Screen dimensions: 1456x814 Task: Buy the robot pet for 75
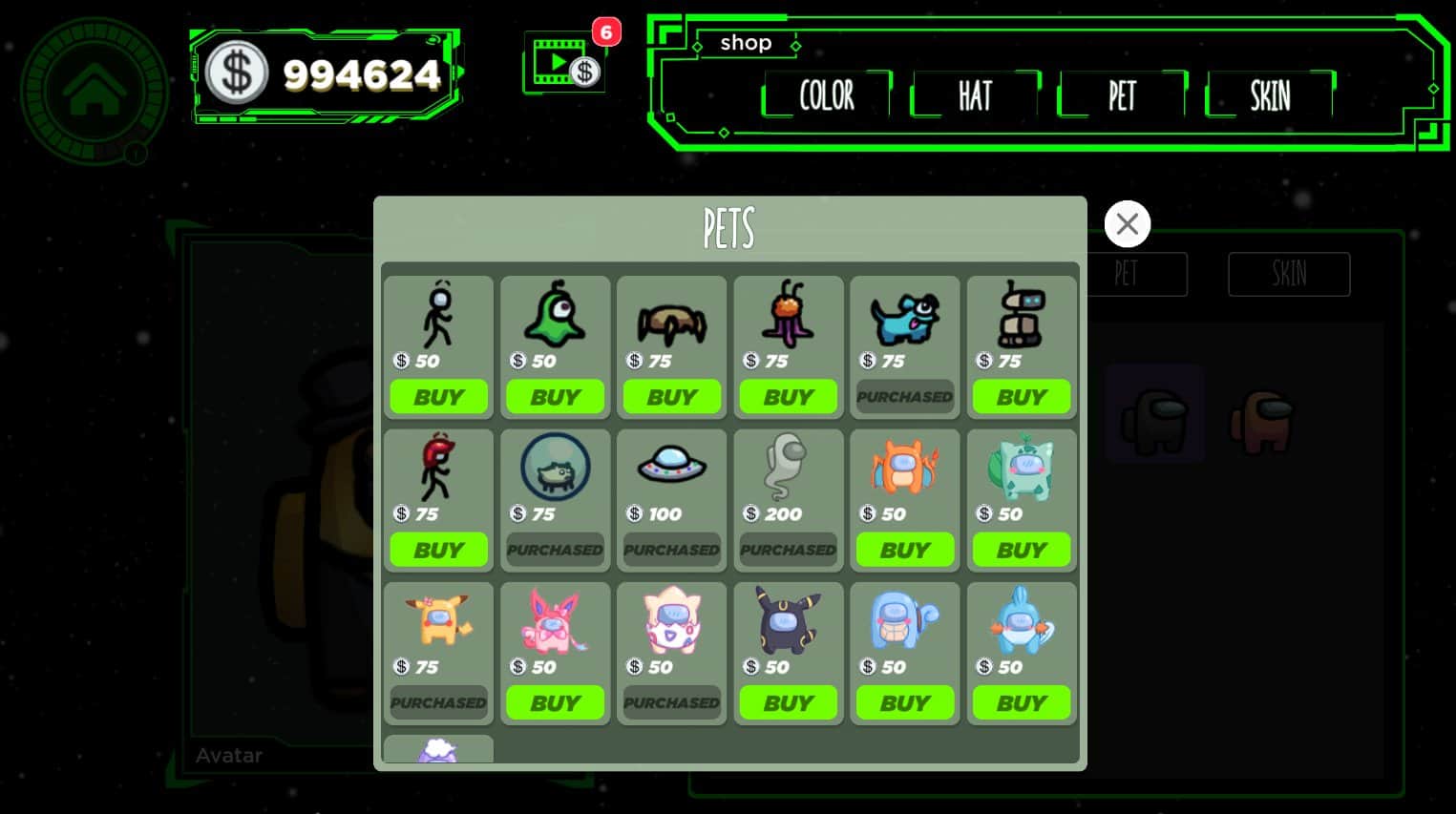[1022, 397]
